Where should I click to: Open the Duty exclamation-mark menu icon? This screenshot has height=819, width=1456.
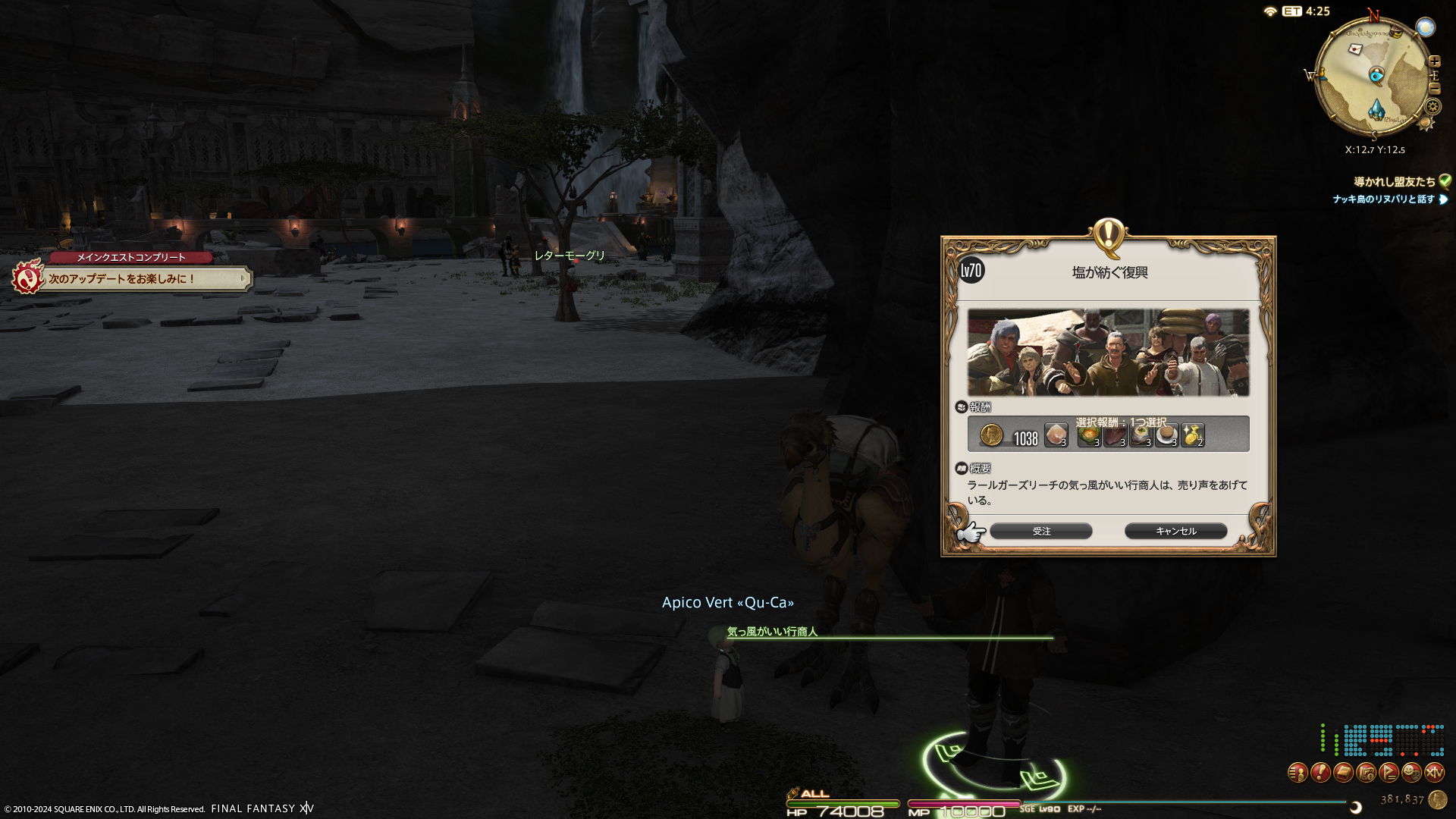point(1320,773)
